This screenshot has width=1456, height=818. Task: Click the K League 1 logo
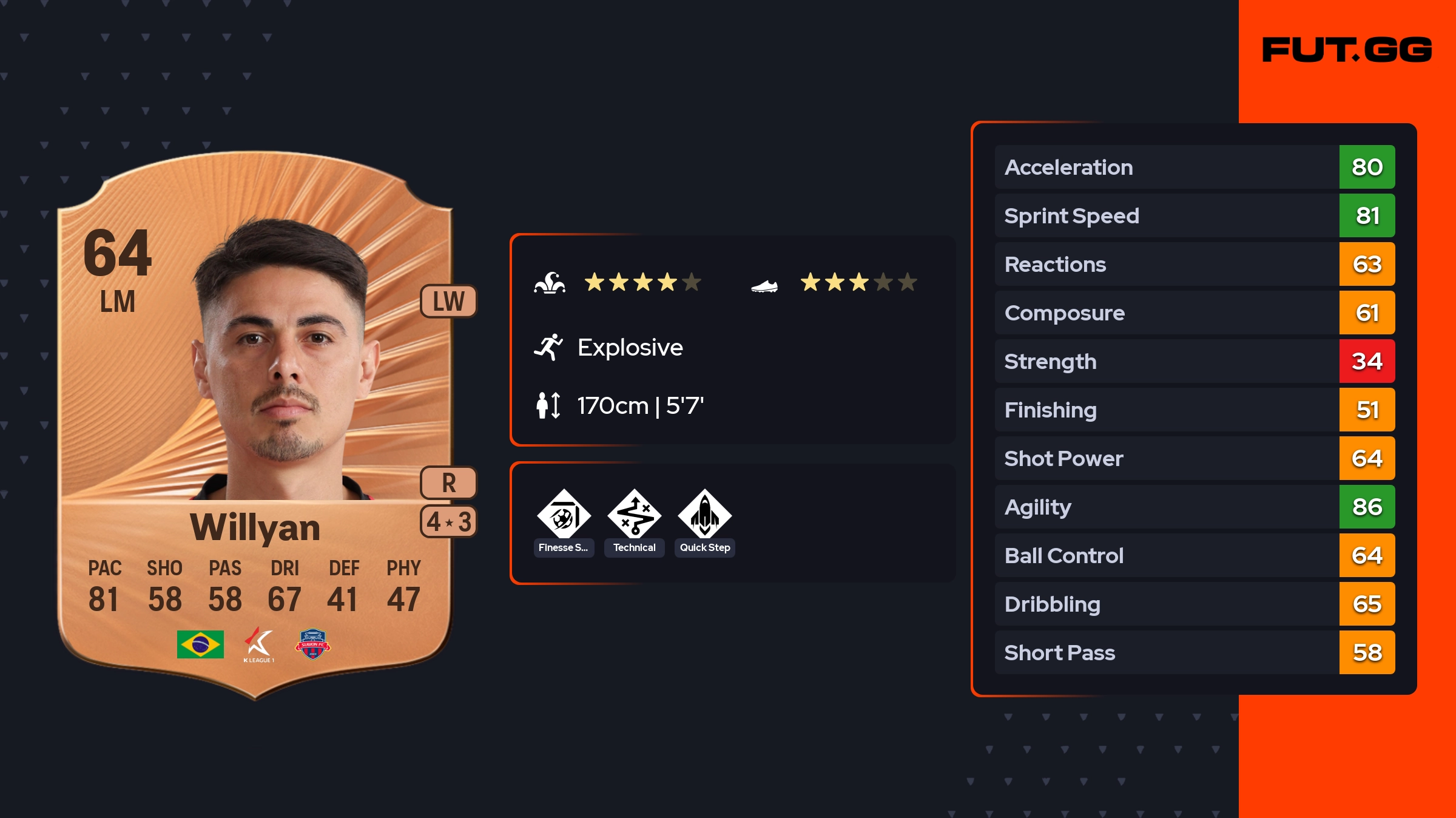coord(259,644)
